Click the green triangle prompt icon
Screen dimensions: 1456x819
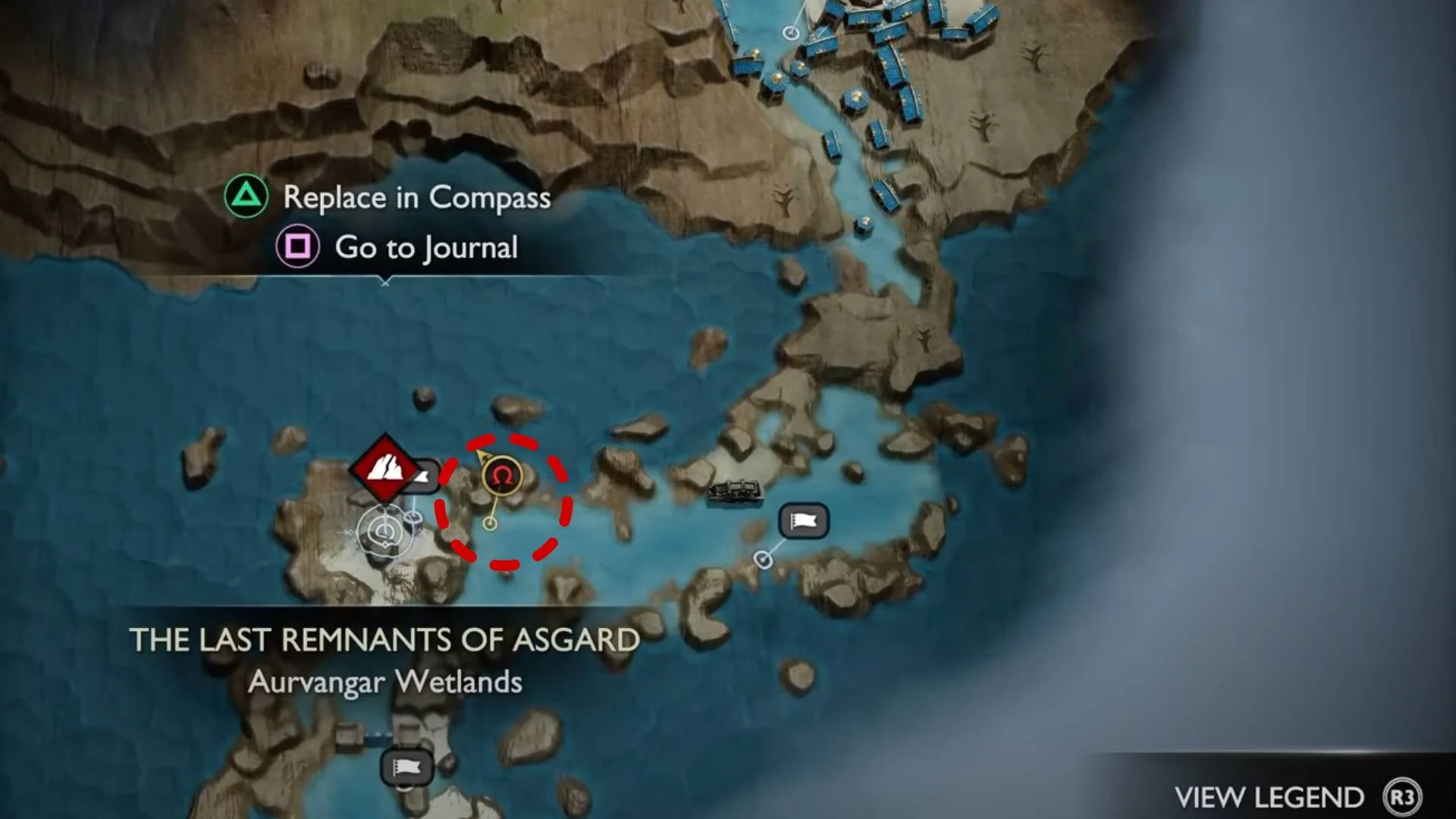[245, 197]
